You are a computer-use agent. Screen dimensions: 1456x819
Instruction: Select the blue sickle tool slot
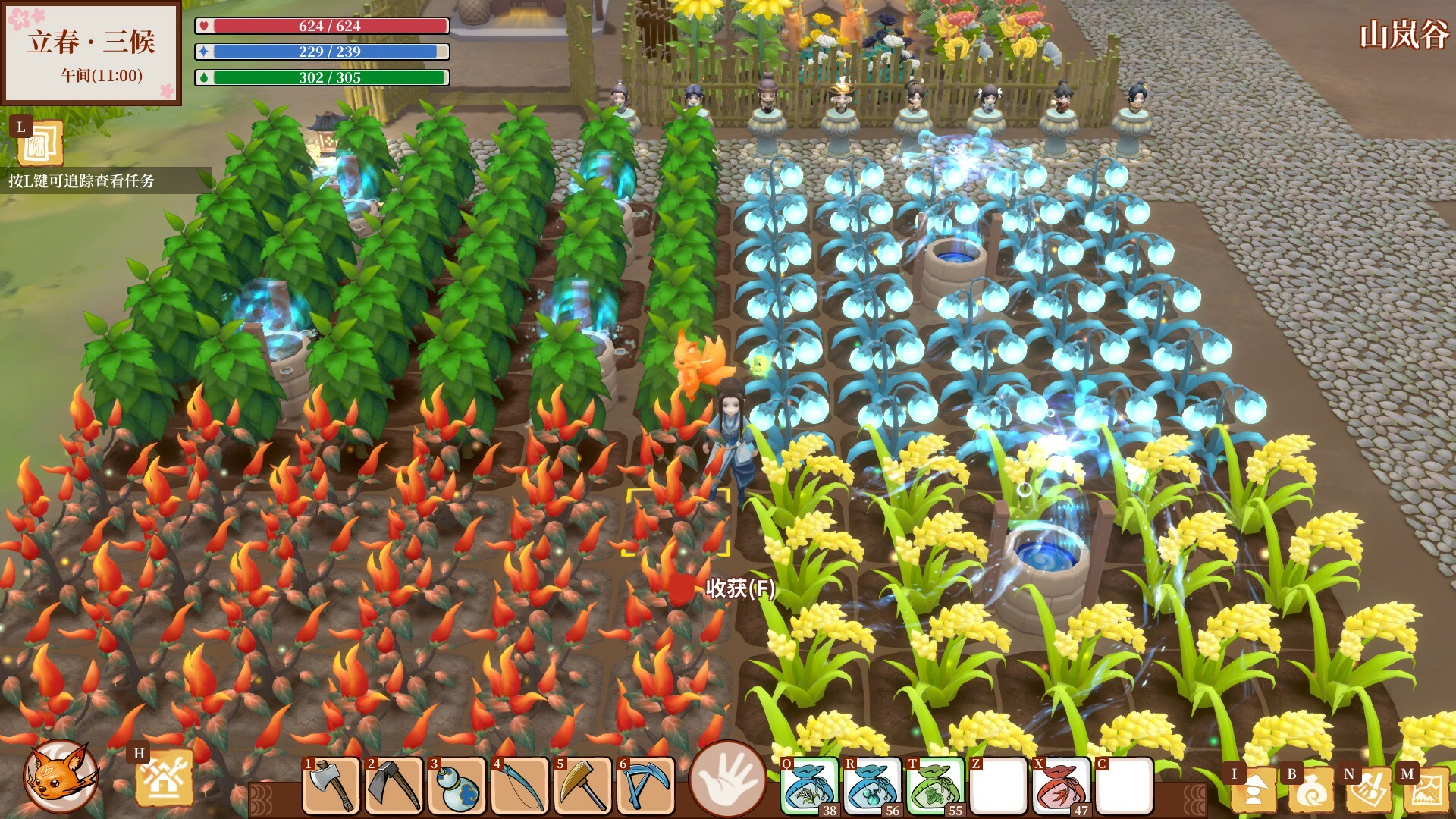tap(646, 786)
